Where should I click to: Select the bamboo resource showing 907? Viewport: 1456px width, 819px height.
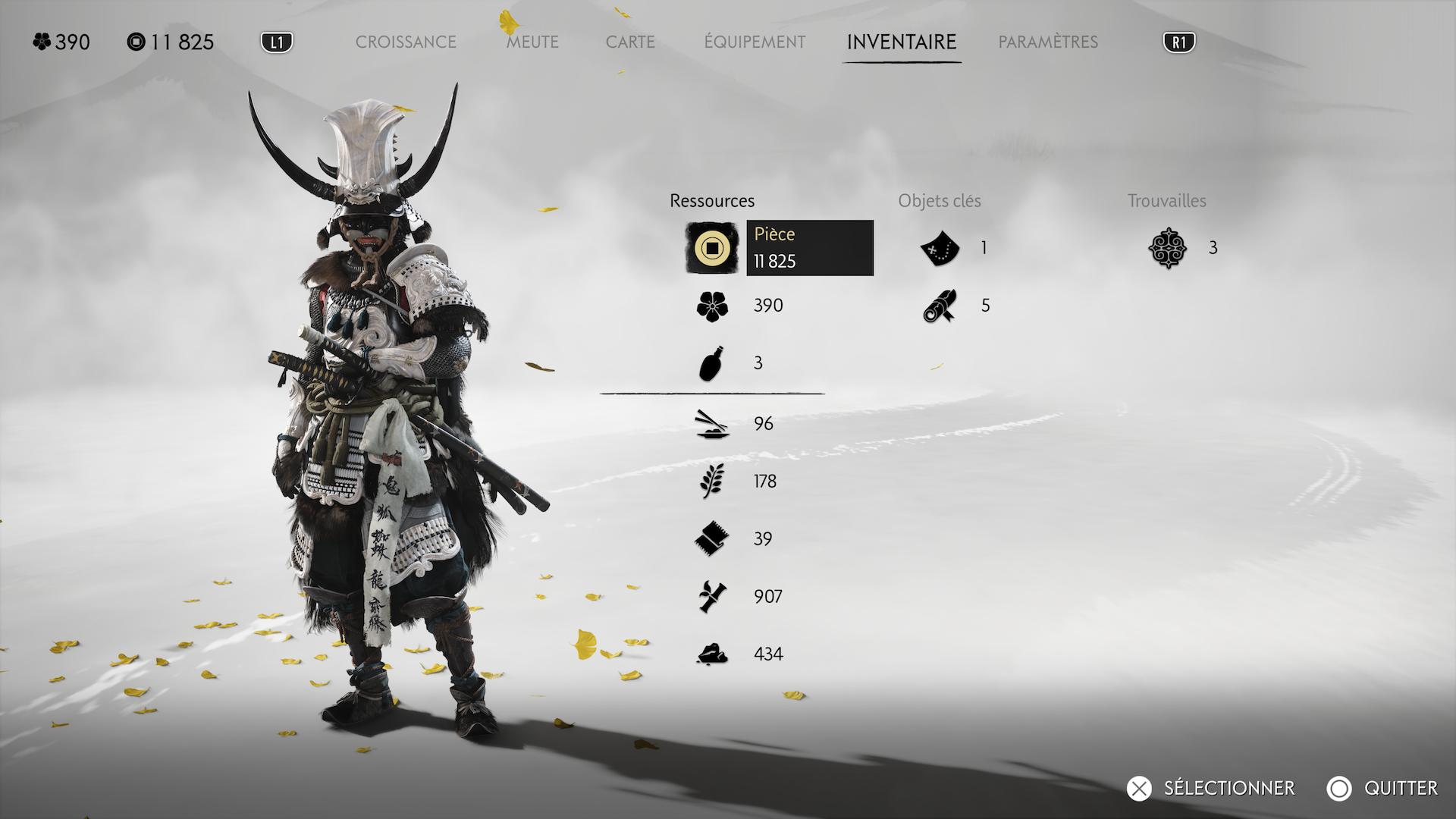coord(712,597)
